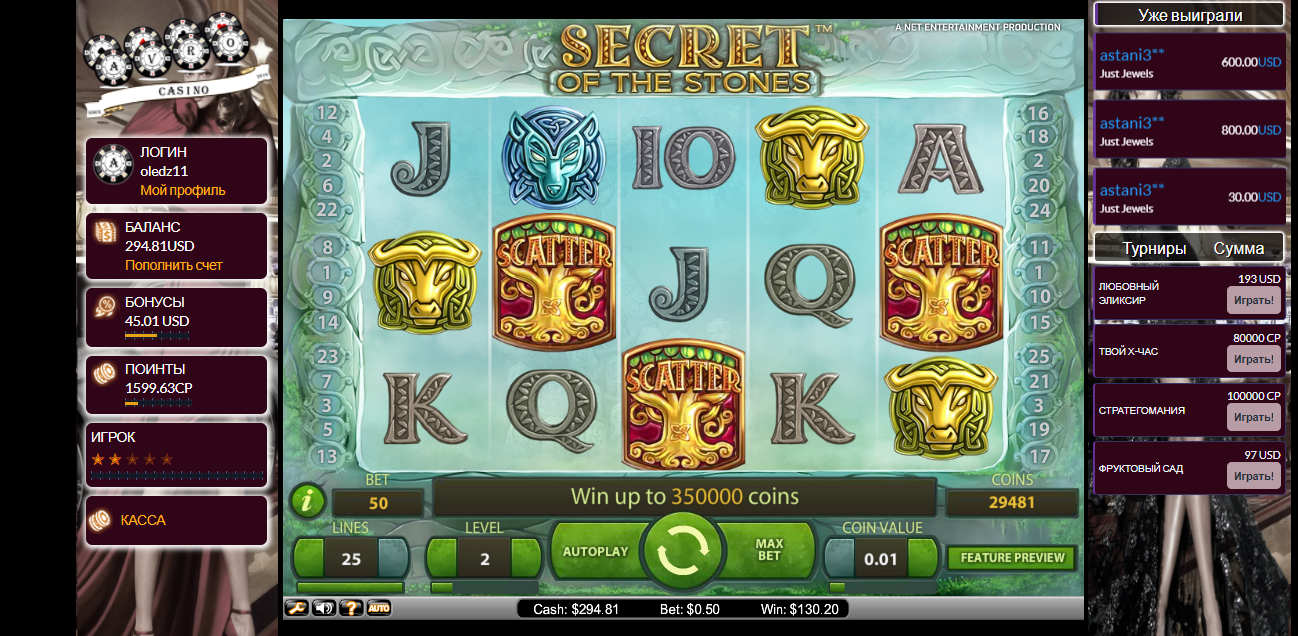The height and width of the screenshot is (636, 1298).
Task: Increase the coin value
Action: tap(922, 558)
